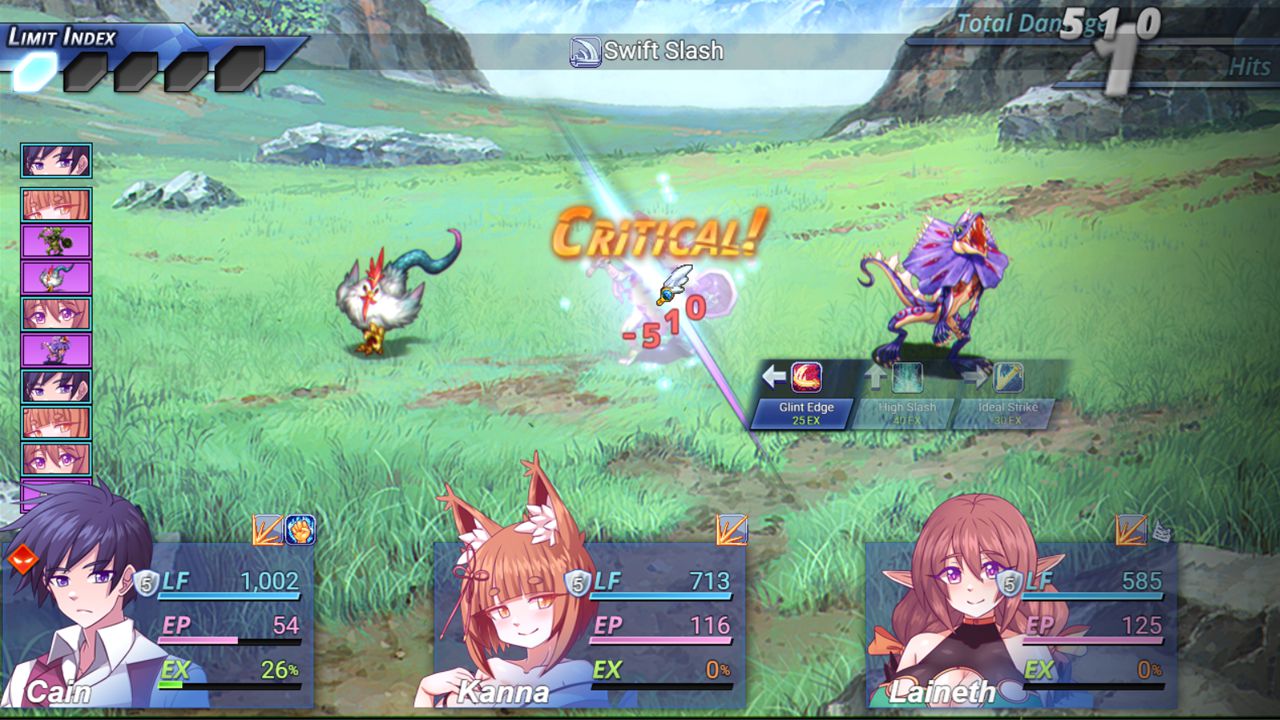The width and height of the screenshot is (1280, 720).
Task: Click the left arrow to switch skills
Action: (772, 374)
